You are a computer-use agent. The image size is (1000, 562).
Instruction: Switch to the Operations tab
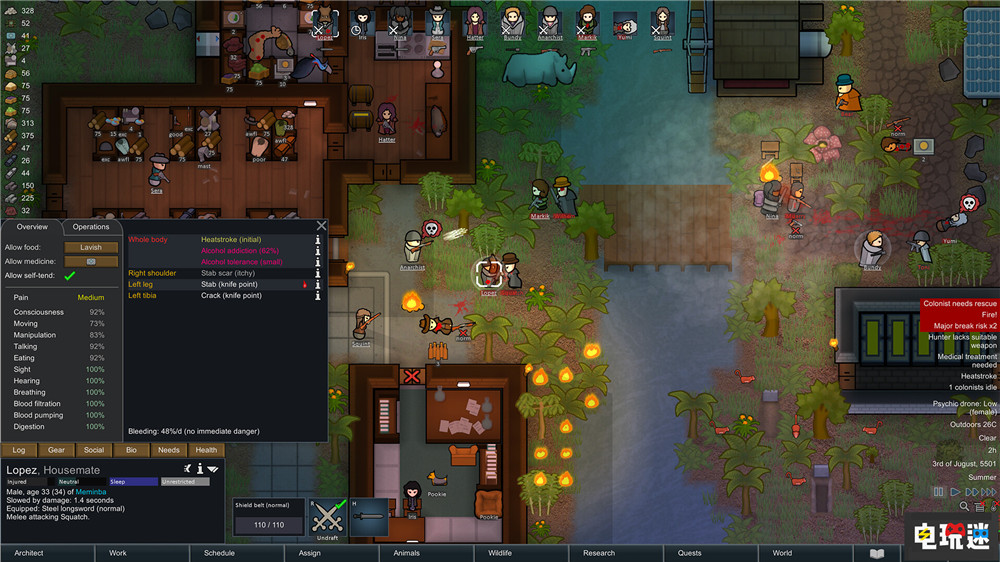click(x=91, y=227)
